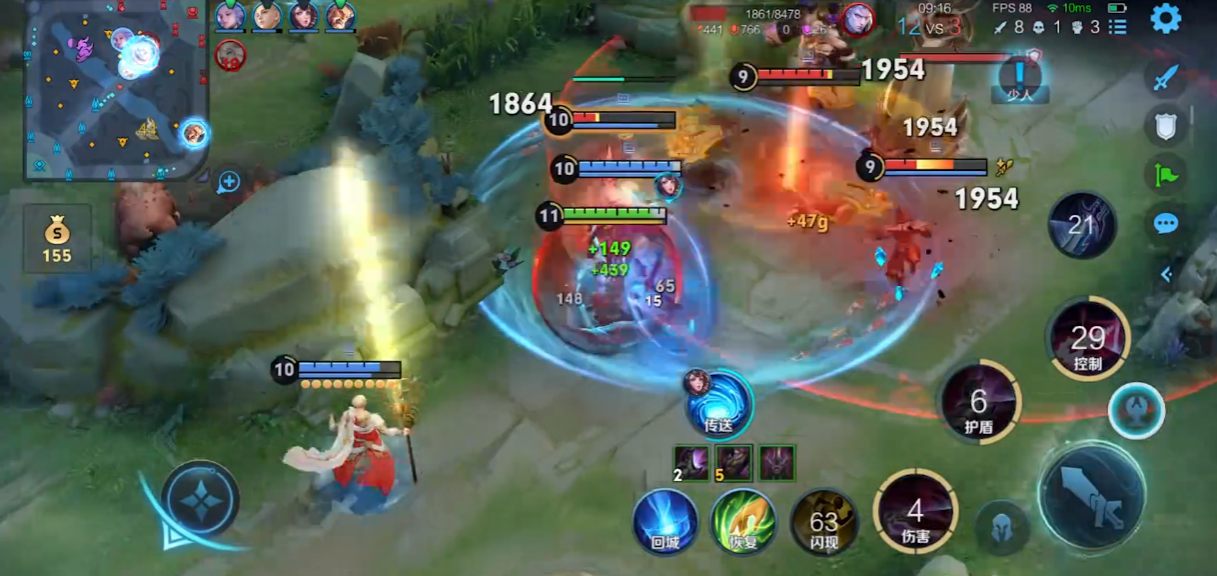The height and width of the screenshot is (576, 1217).
Task: Collapse the signal panel with arrow
Action: tap(1166, 273)
